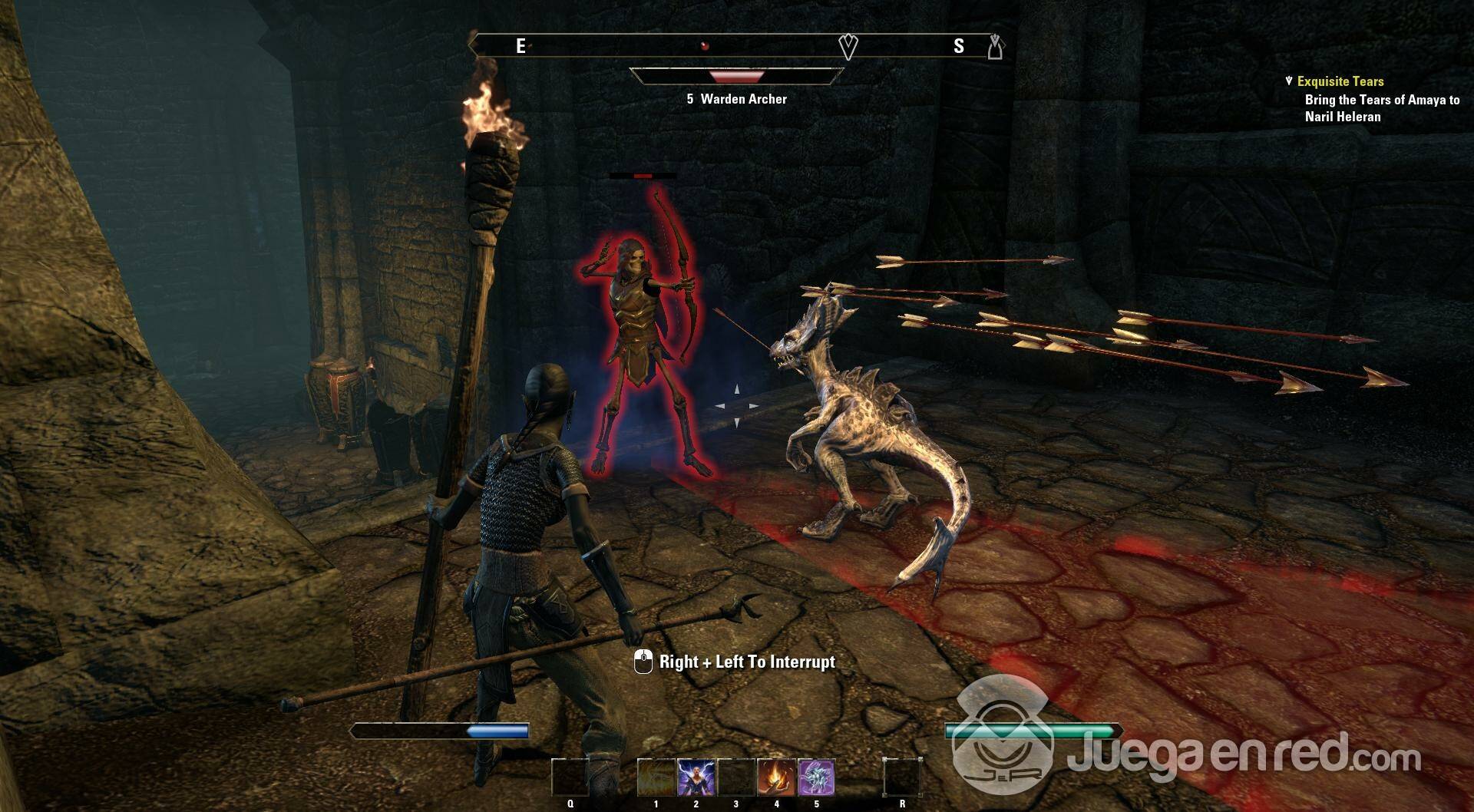The height and width of the screenshot is (812, 1474).
Task: Cast the flame-in-hand ability in slot 4
Action: pos(776,777)
